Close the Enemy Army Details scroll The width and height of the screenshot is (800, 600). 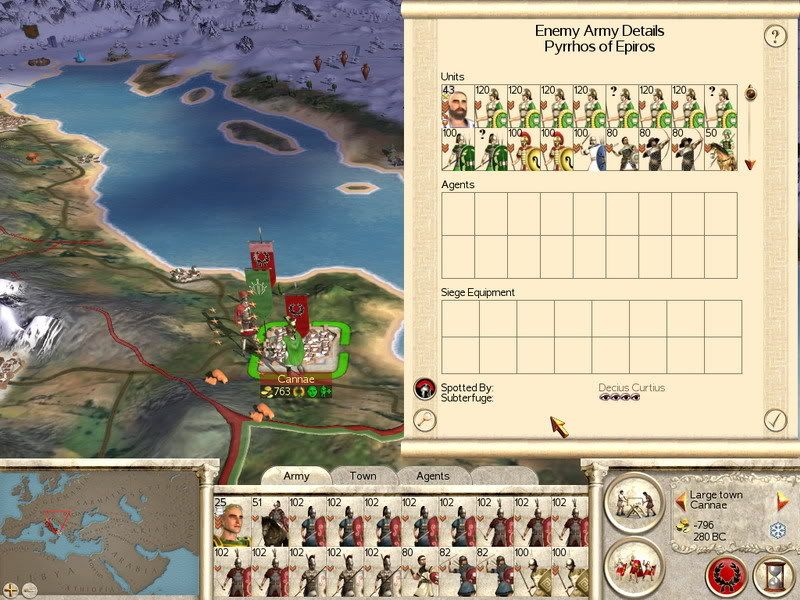(775, 420)
